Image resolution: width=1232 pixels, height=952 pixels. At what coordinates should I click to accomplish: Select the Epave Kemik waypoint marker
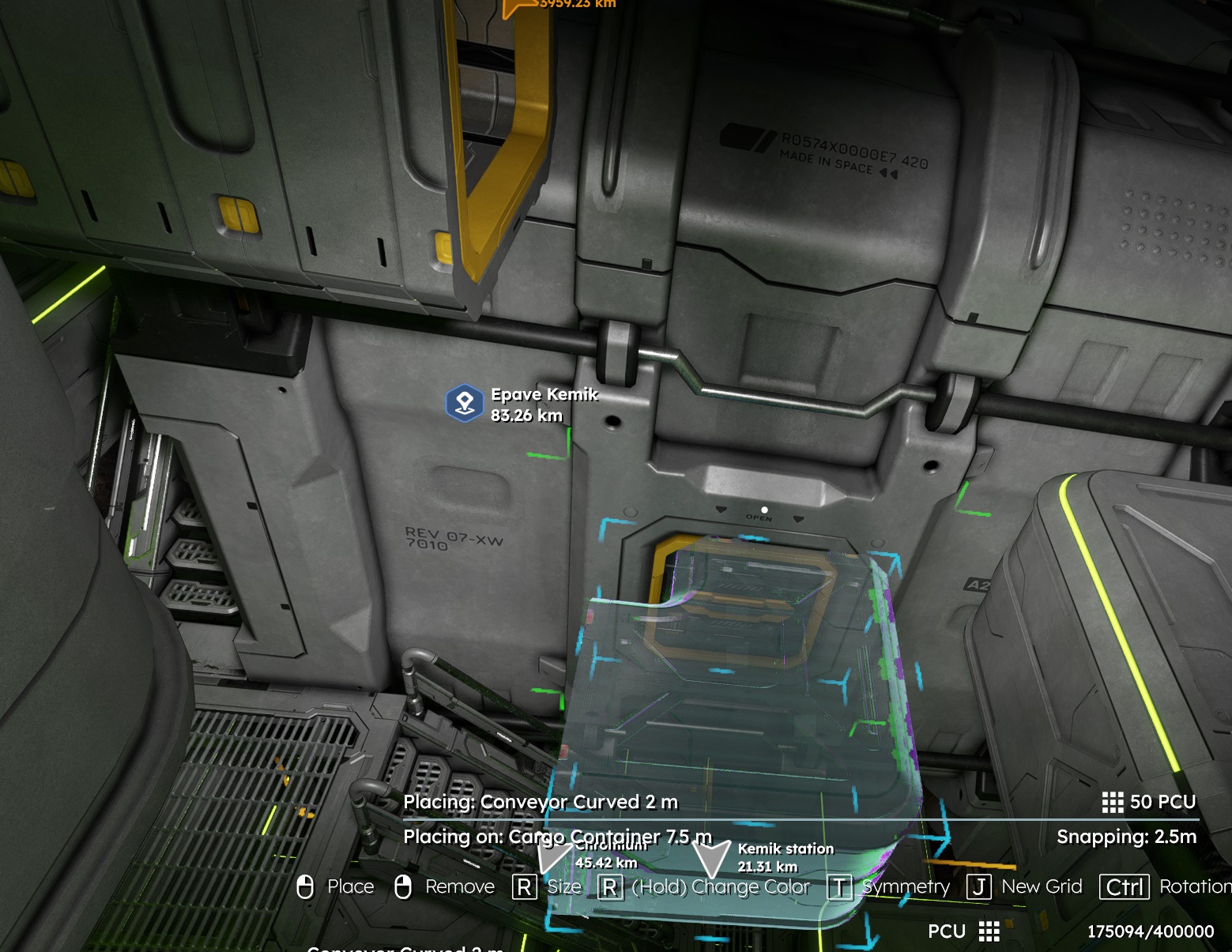click(x=465, y=403)
